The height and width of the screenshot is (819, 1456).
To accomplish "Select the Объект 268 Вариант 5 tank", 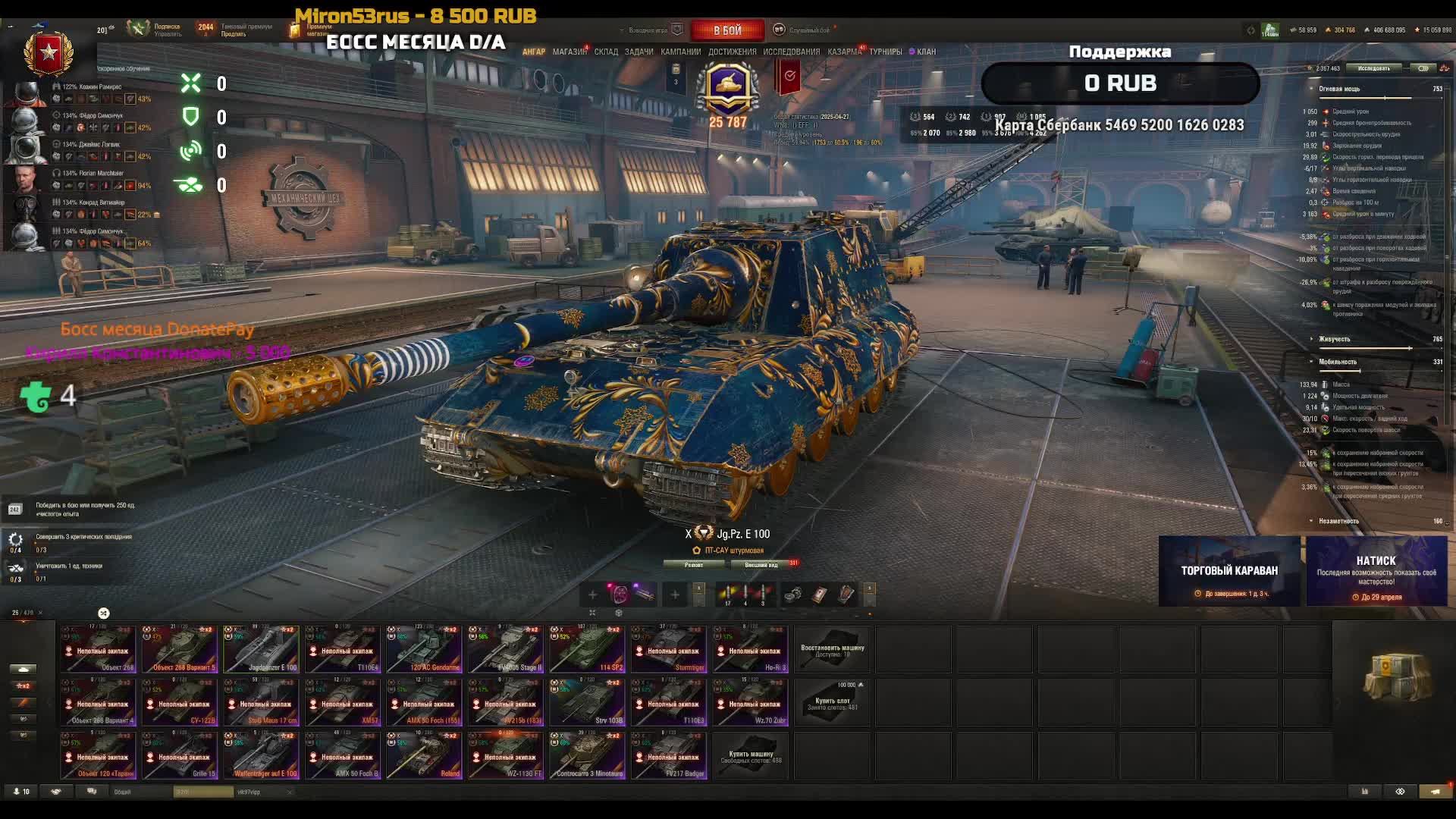I will tap(180, 650).
